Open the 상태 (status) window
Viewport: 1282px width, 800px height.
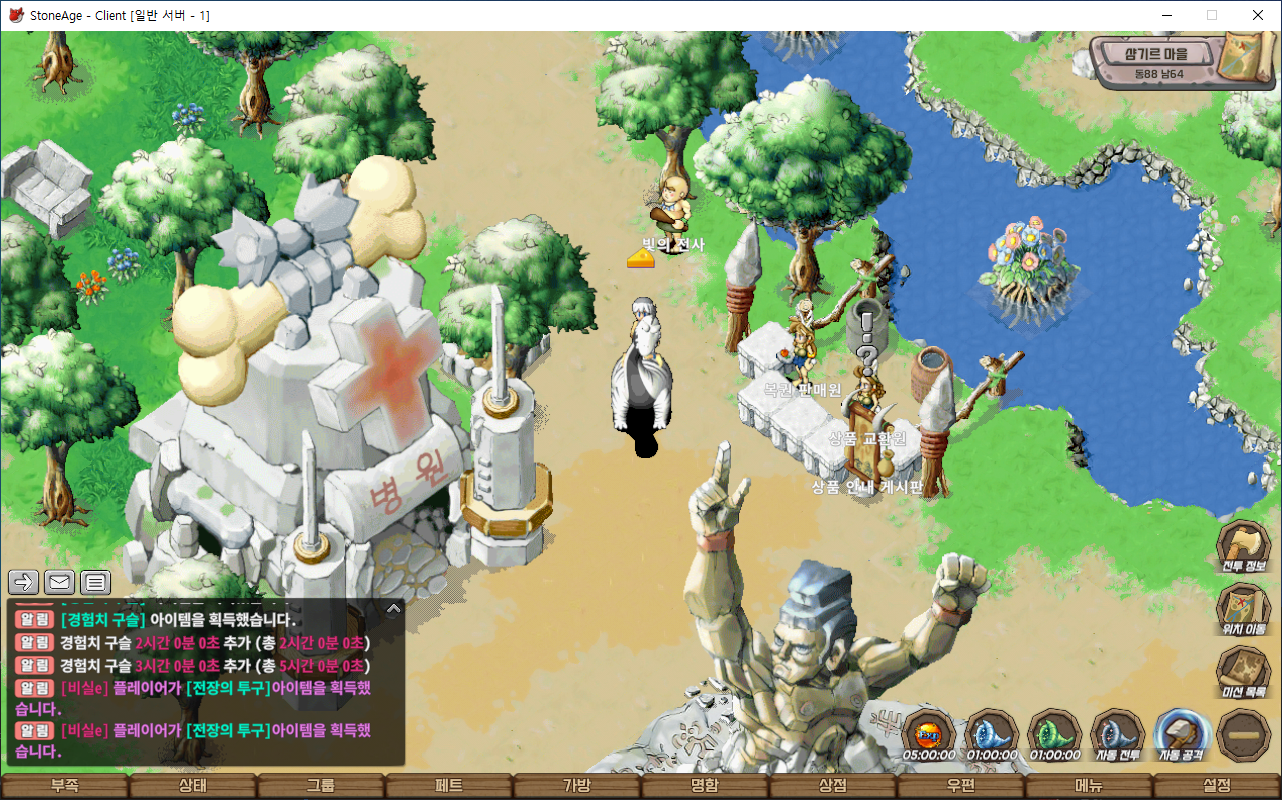(x=192, y=786)
